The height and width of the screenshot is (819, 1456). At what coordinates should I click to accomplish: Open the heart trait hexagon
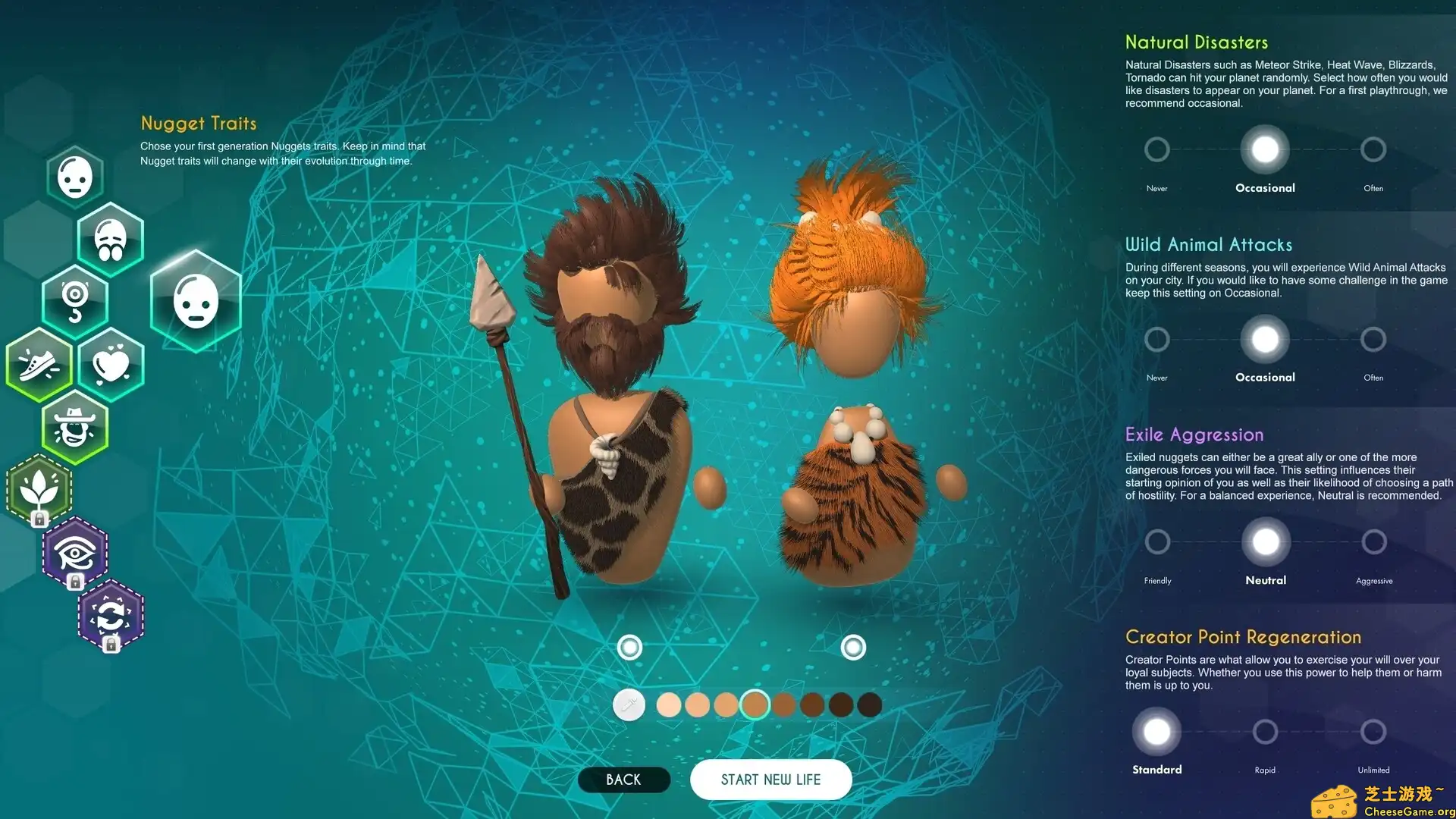pyautogui.click(x=111, y=364)
